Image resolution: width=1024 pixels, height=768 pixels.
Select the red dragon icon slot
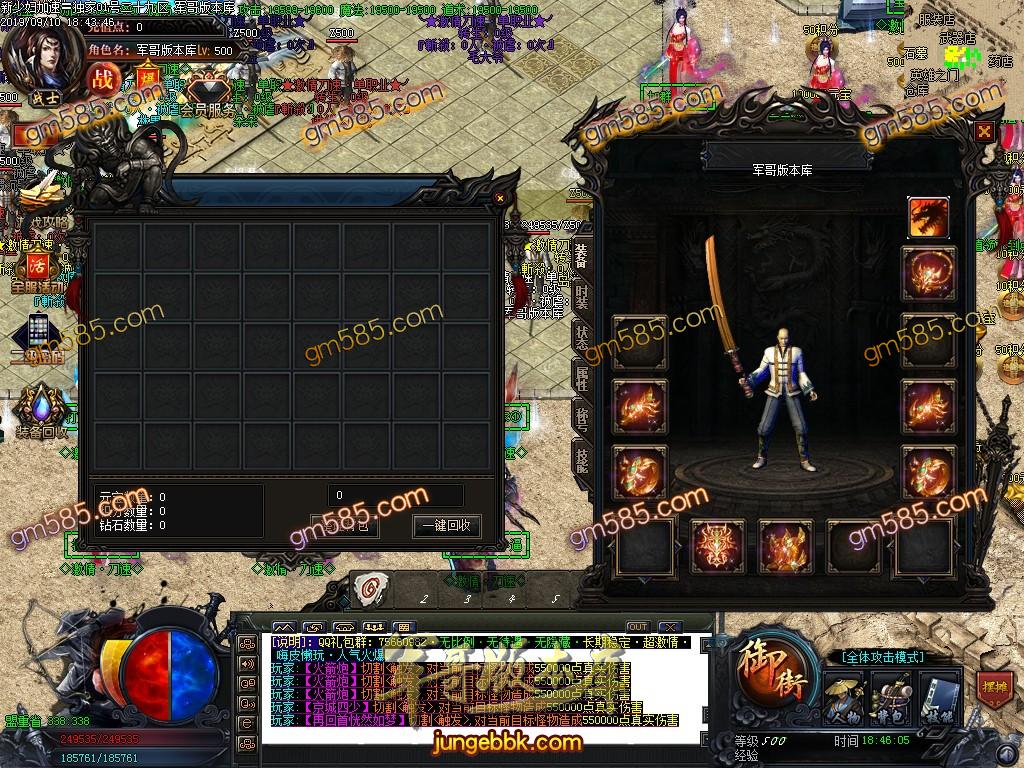928,218
